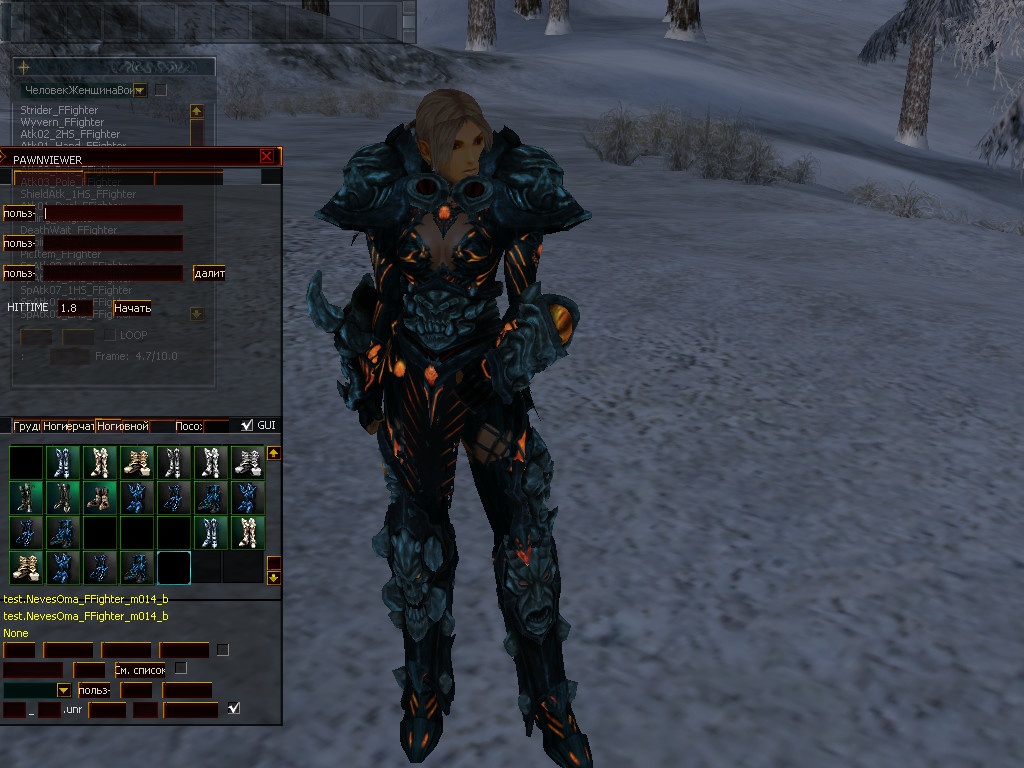The width and height of the screenshot is (1024, 768).
Task: Click the См. список button
Action: 140,669
